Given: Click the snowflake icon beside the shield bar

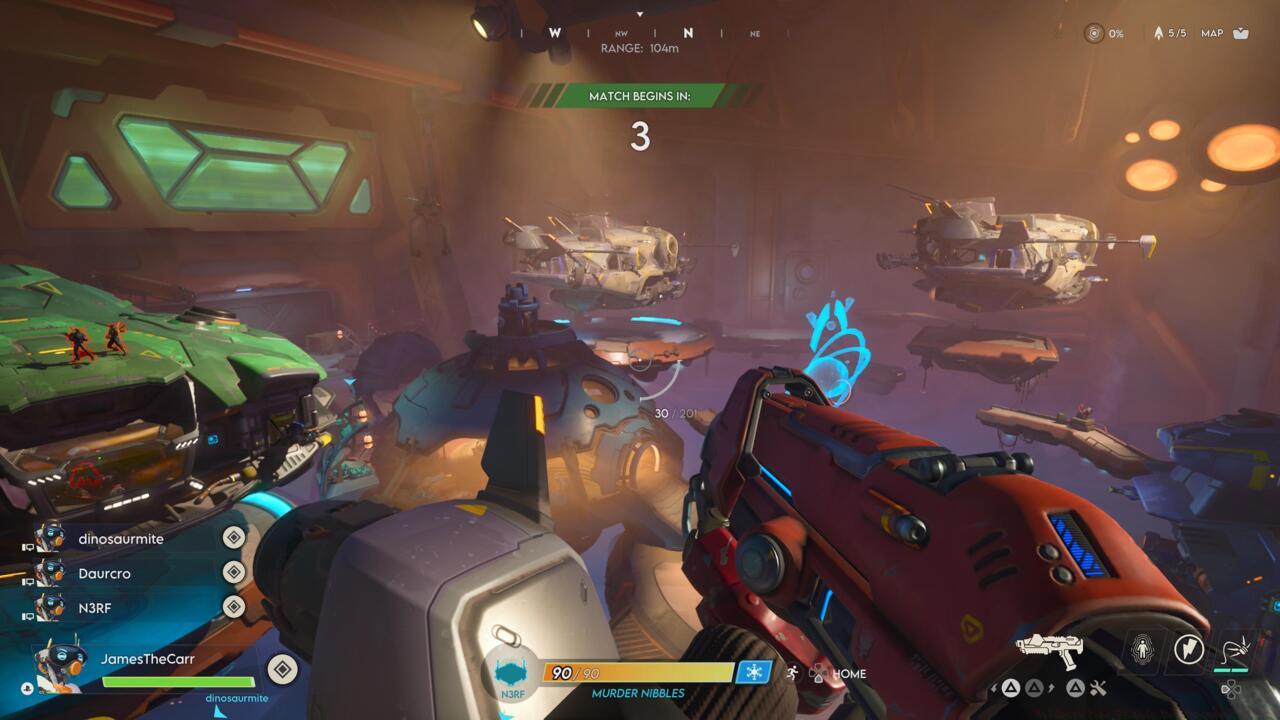Looking at the screenshot, I should pos(753,673).
